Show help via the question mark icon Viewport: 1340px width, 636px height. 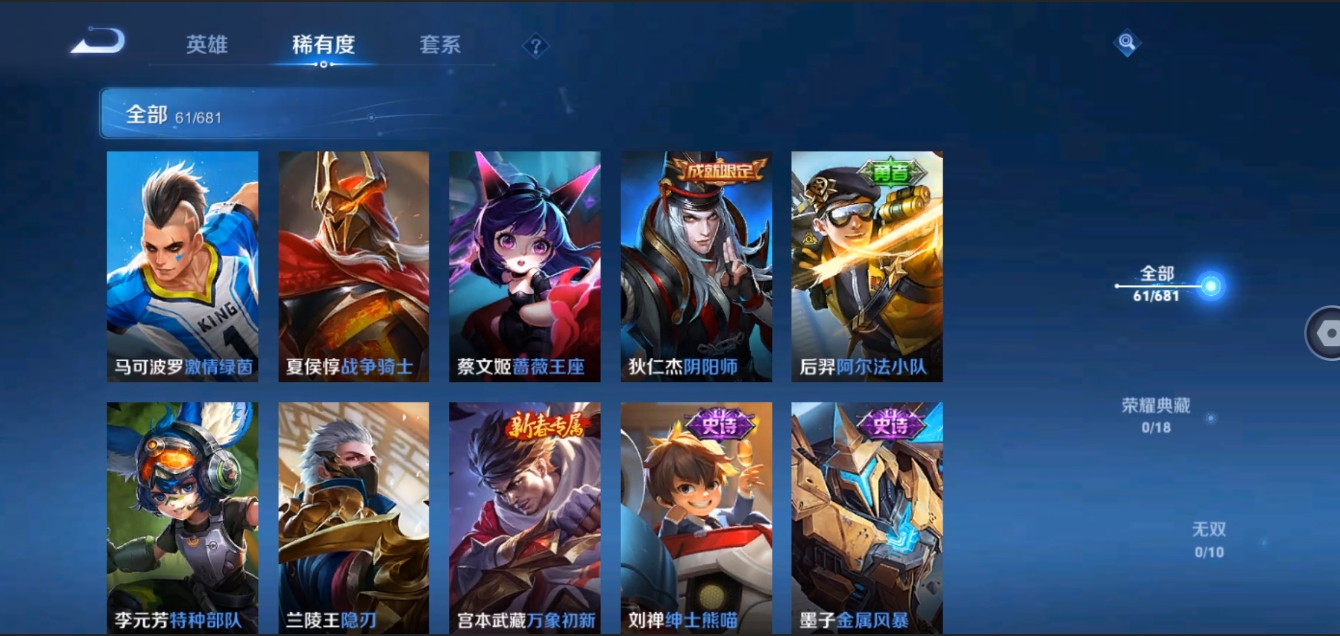(x=536, y=46)
